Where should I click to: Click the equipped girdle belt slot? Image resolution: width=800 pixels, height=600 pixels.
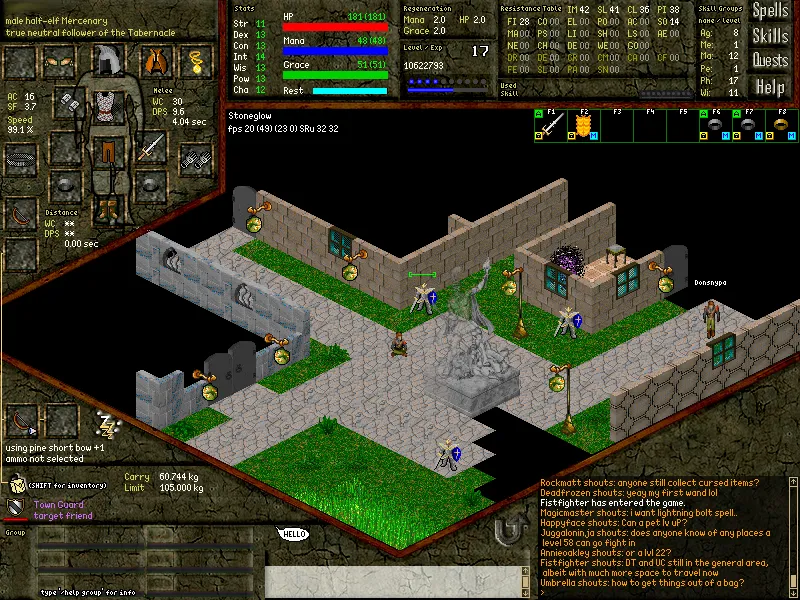[x=22, y=157]
